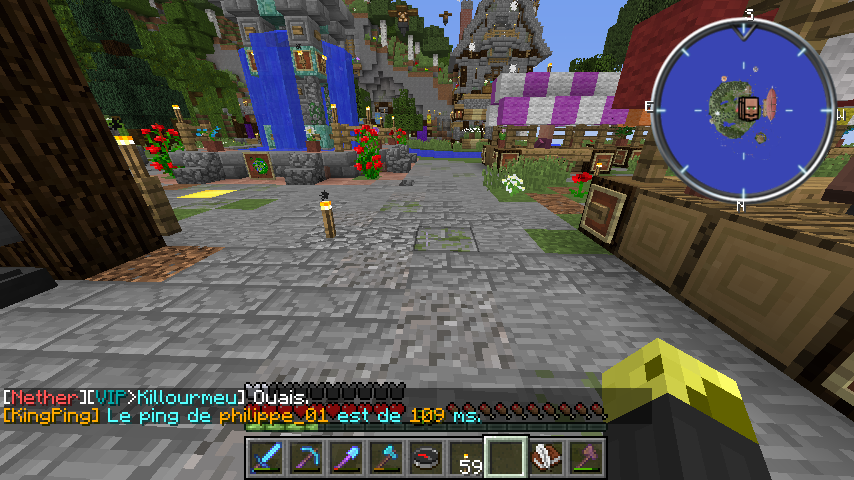Select the diamond pickaxe hotbar slot
Viewport: 854px width, 480px height.
pos(305,458)
